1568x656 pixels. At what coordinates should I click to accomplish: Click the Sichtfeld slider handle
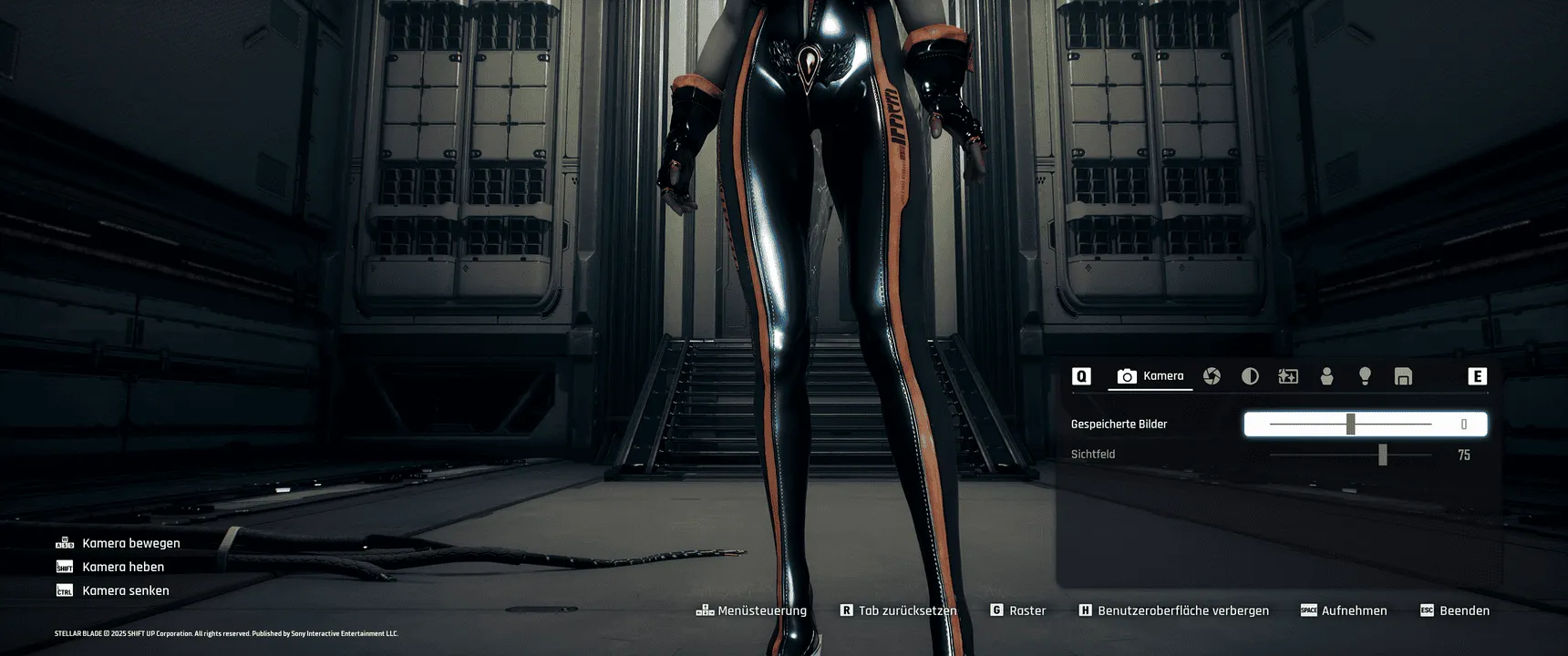click(1382, 455)
